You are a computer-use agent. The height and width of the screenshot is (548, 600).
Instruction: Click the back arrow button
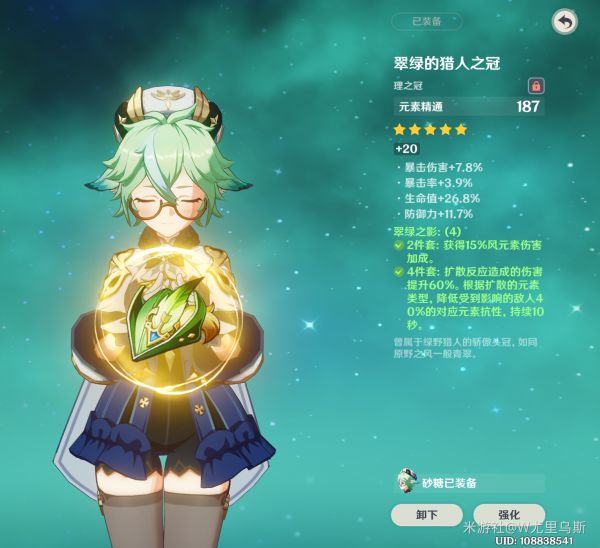tap(564, 21)
